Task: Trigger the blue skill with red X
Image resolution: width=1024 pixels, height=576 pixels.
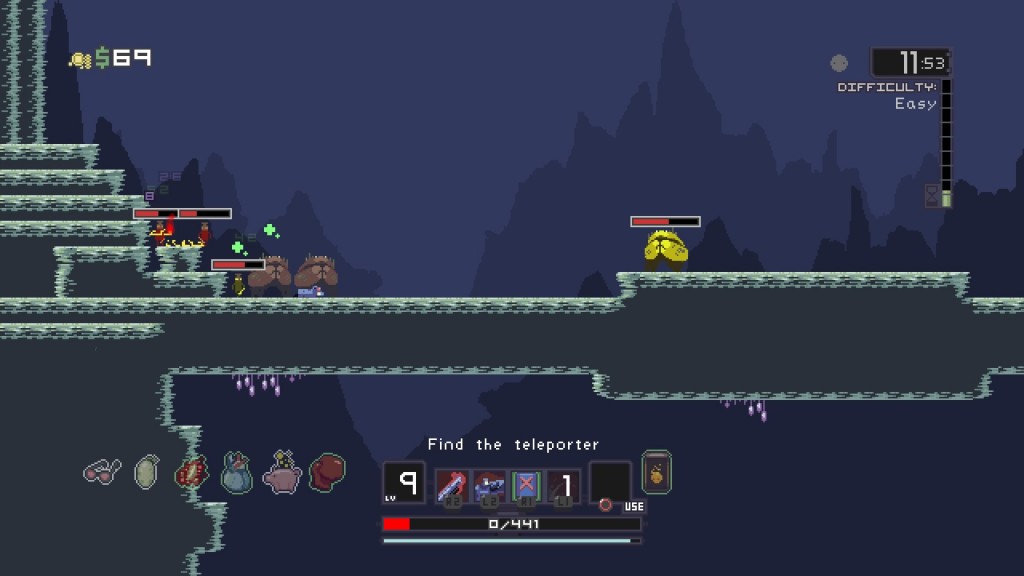Action: (x=526, y=486)
